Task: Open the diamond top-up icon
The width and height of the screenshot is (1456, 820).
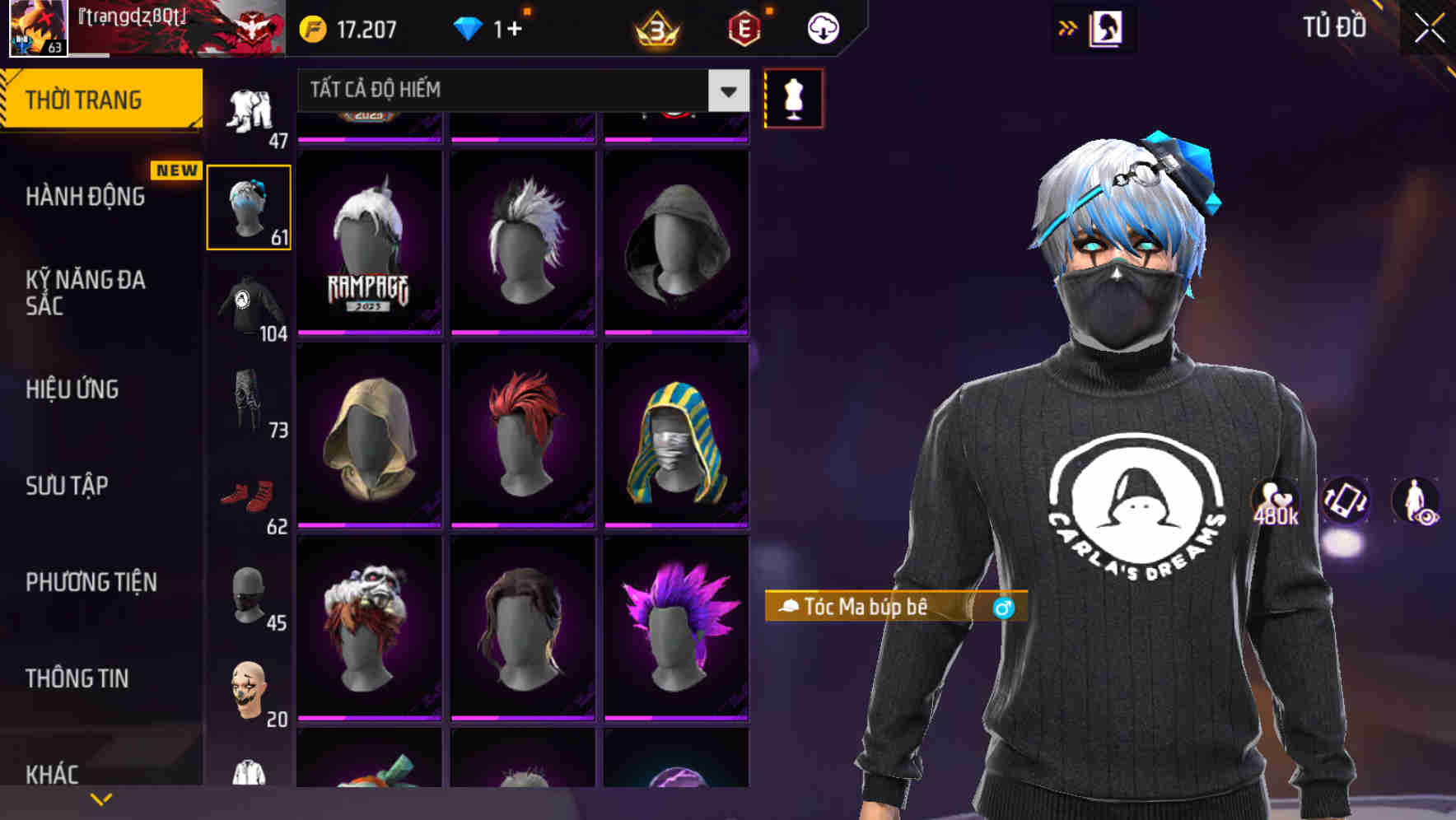Action: pos(469,27)
